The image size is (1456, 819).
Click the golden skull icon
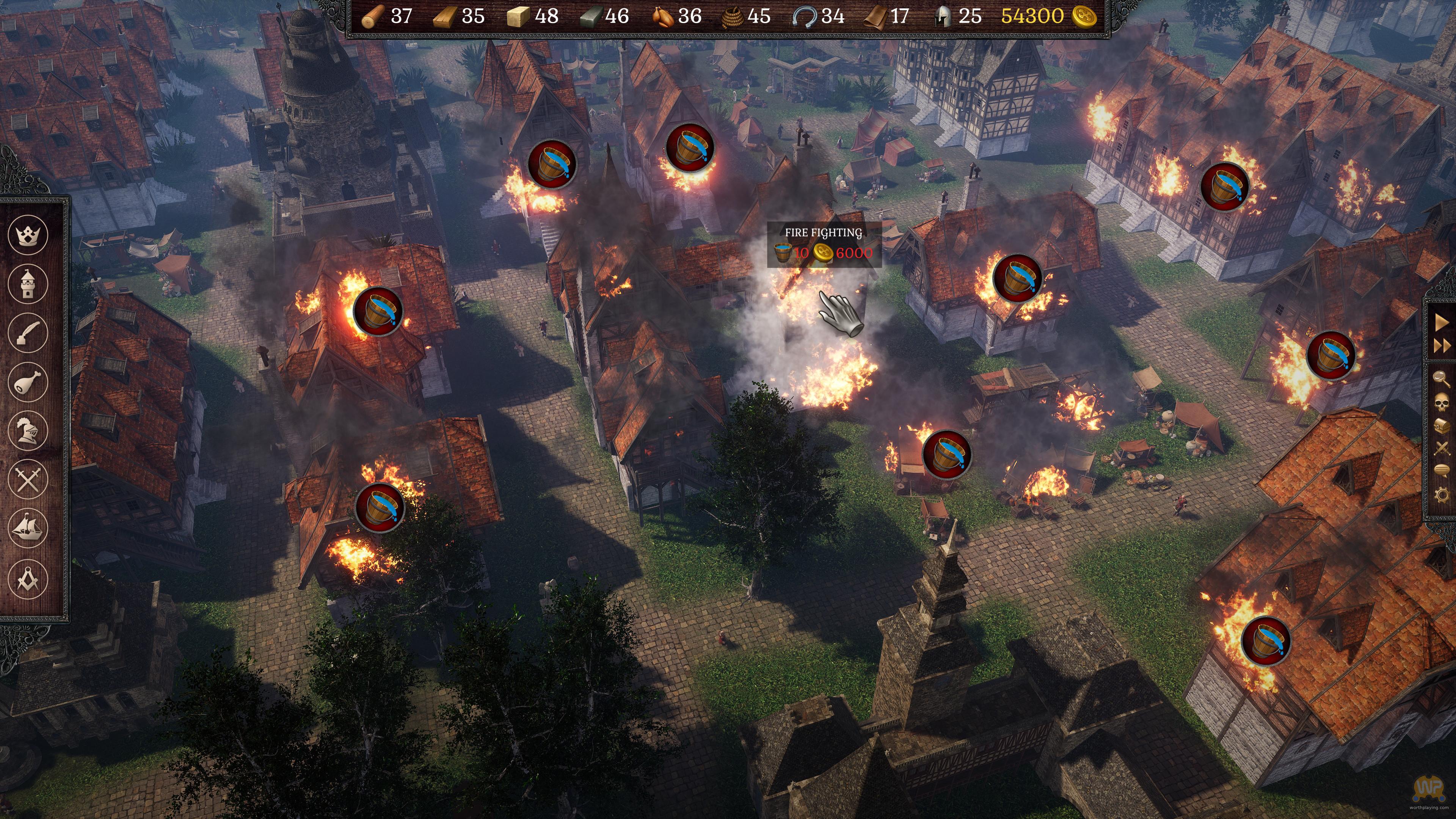click(x=1442, y=402)
